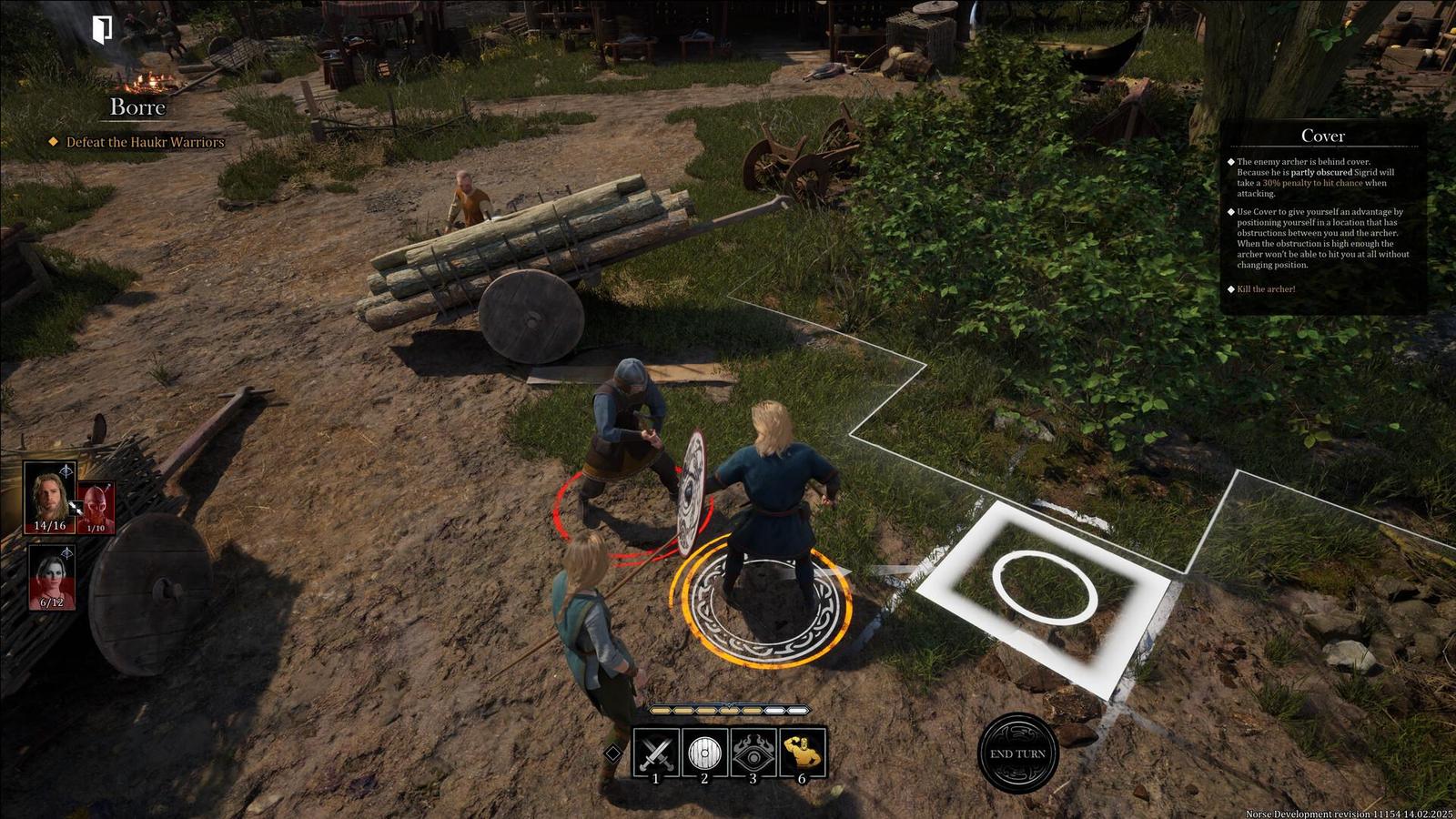1456x819 pixels.
Task: Click the action points bar above the abilities
Action: (x=728, y=711)
